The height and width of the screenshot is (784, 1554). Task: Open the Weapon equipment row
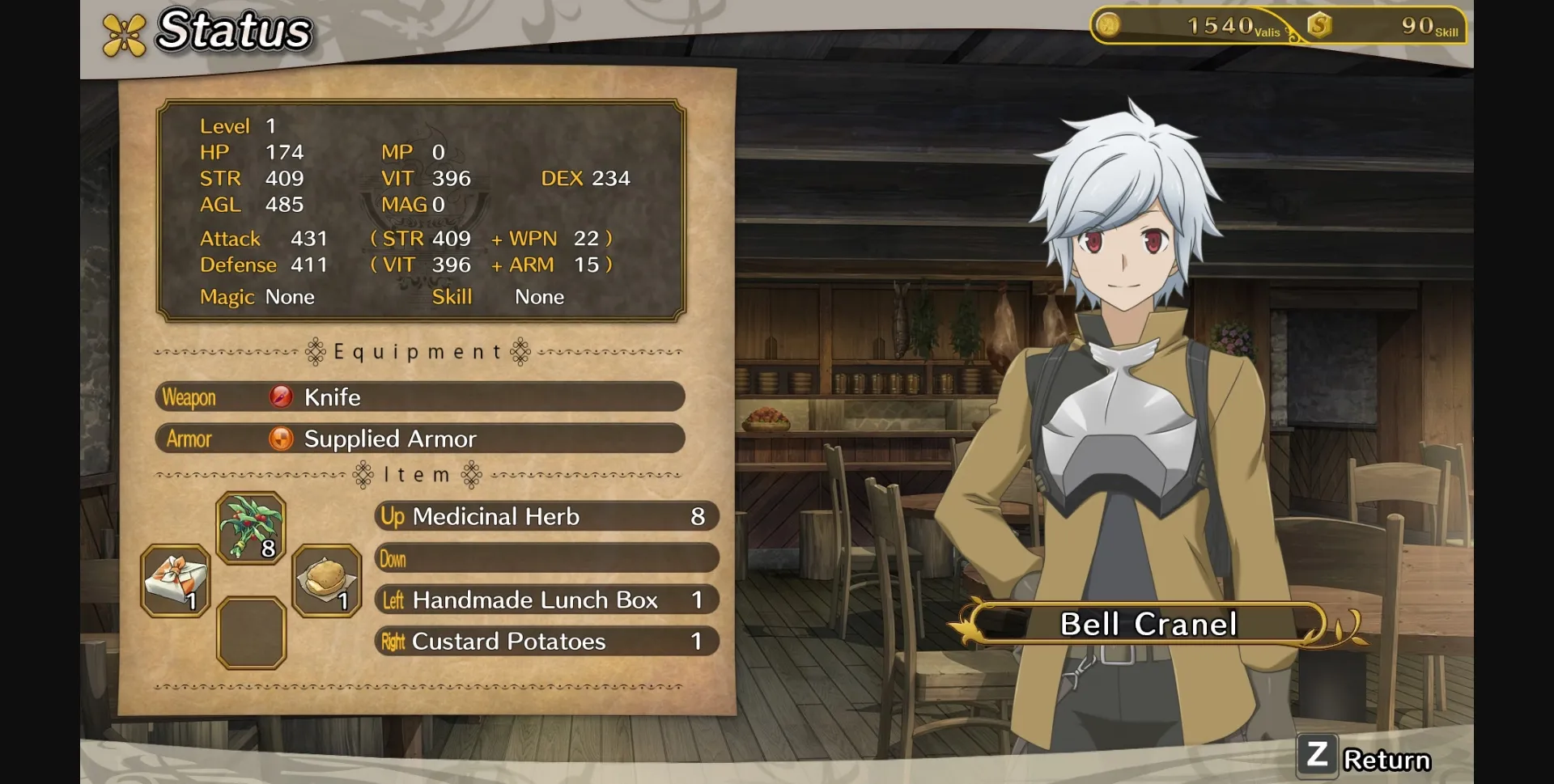(x=419, y=397)
